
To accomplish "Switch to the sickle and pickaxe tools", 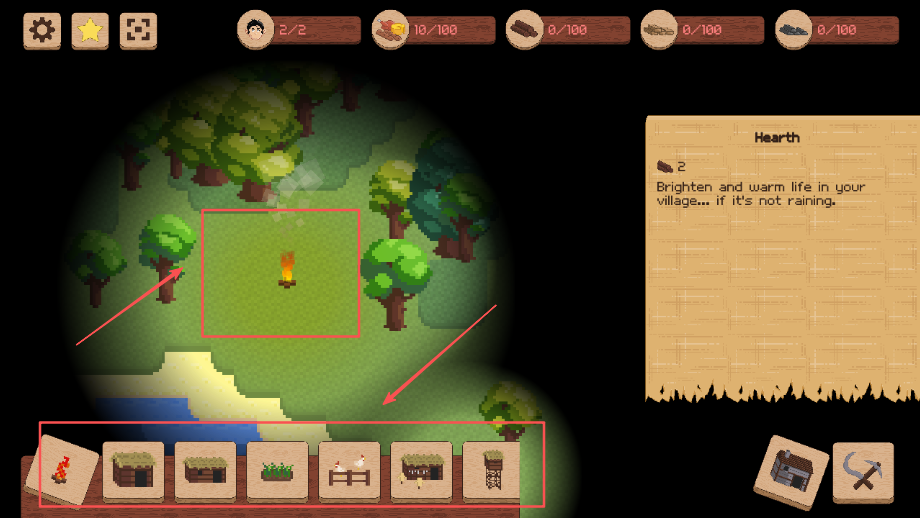I will [x=862, y=471].
